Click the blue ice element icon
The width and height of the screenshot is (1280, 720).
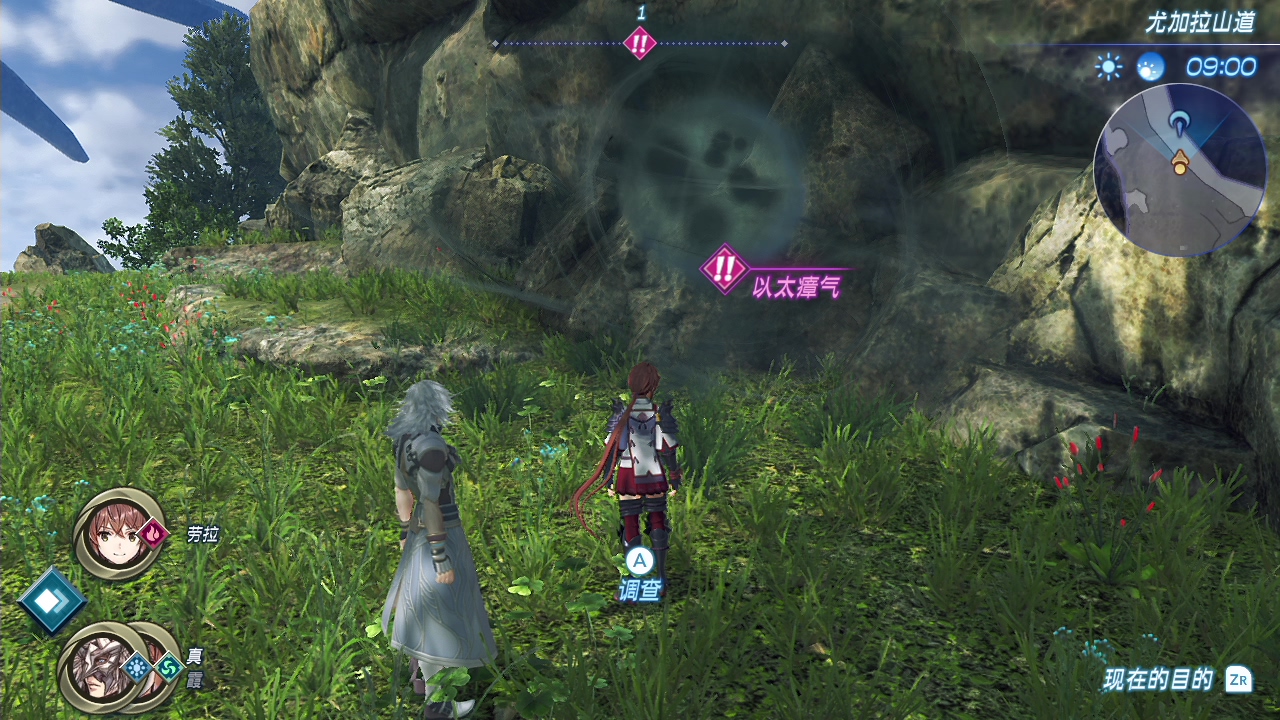[137, 667]
